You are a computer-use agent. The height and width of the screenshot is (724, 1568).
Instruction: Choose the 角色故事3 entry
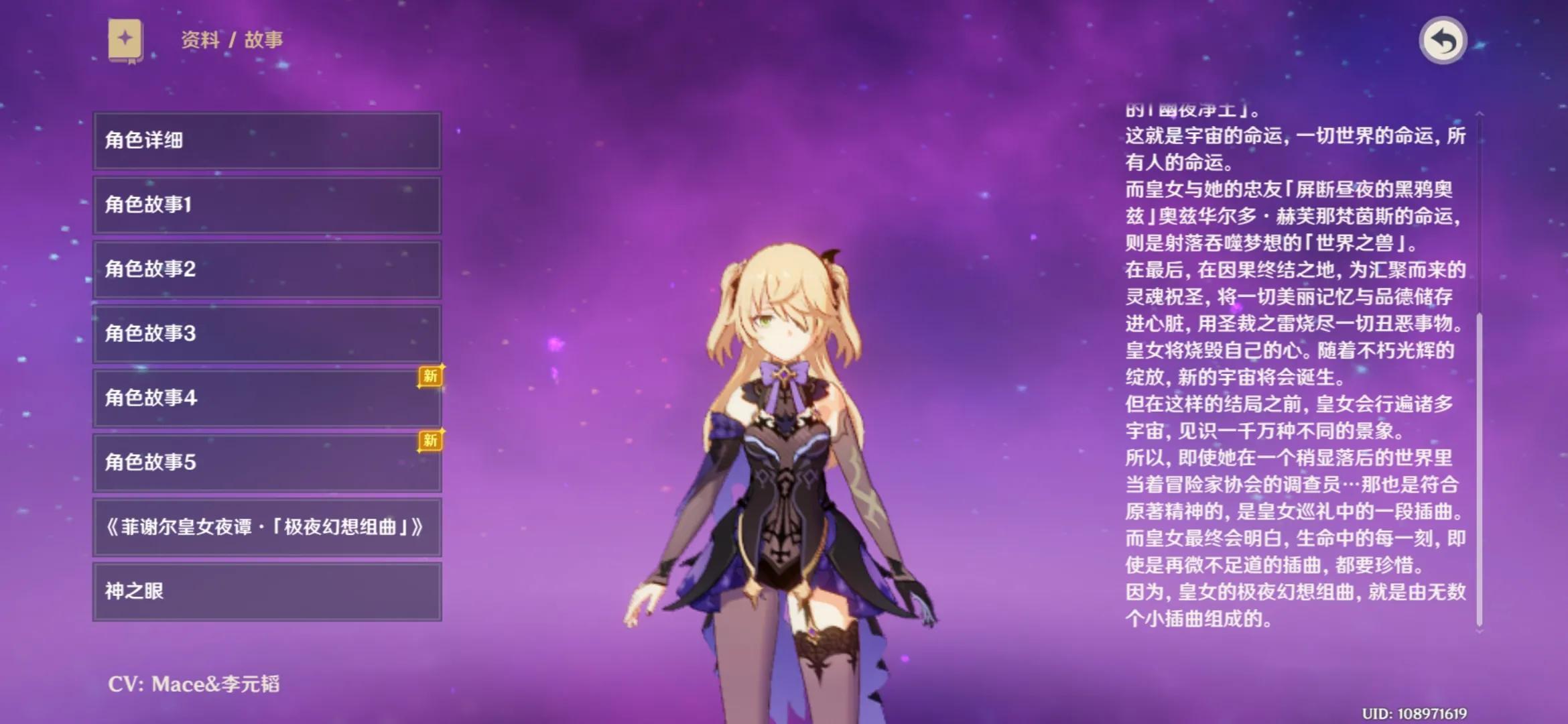coord(267,333)
